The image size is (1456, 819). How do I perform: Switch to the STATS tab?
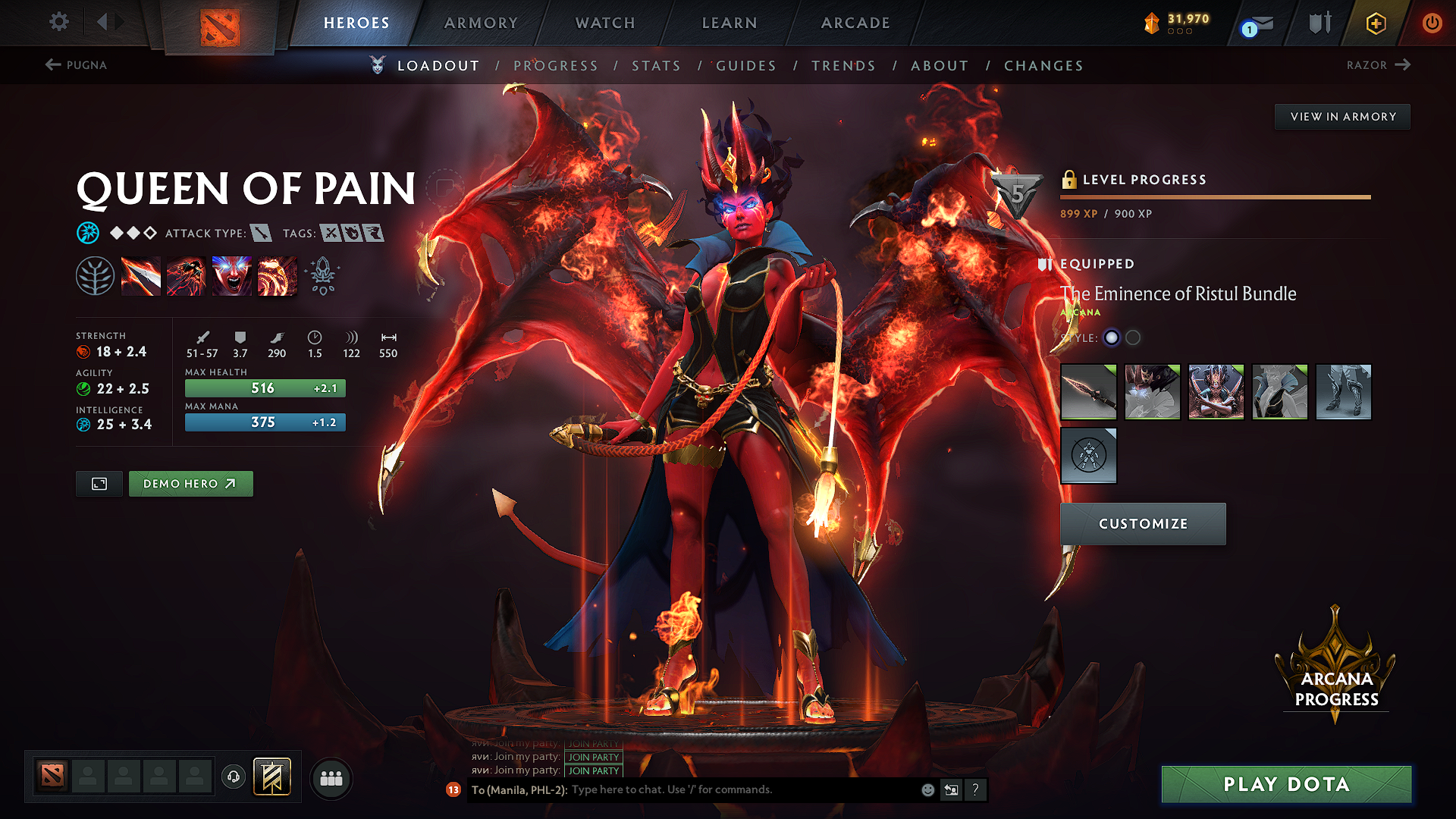[x=657, y=65]
